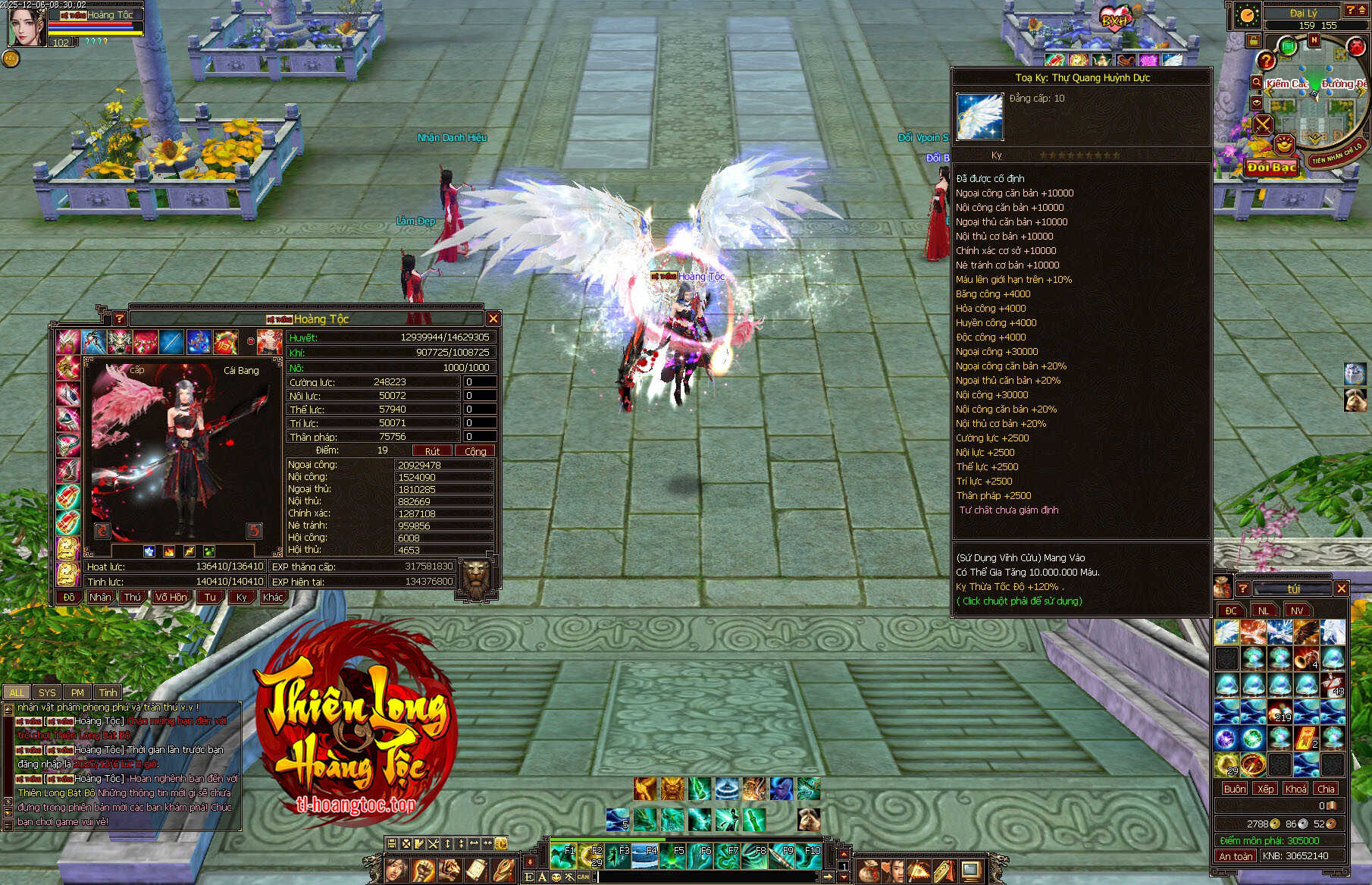Select the Khác tab
Image resolution: width=1372 pixels, height=885 pixels.
tap(273, 597)
